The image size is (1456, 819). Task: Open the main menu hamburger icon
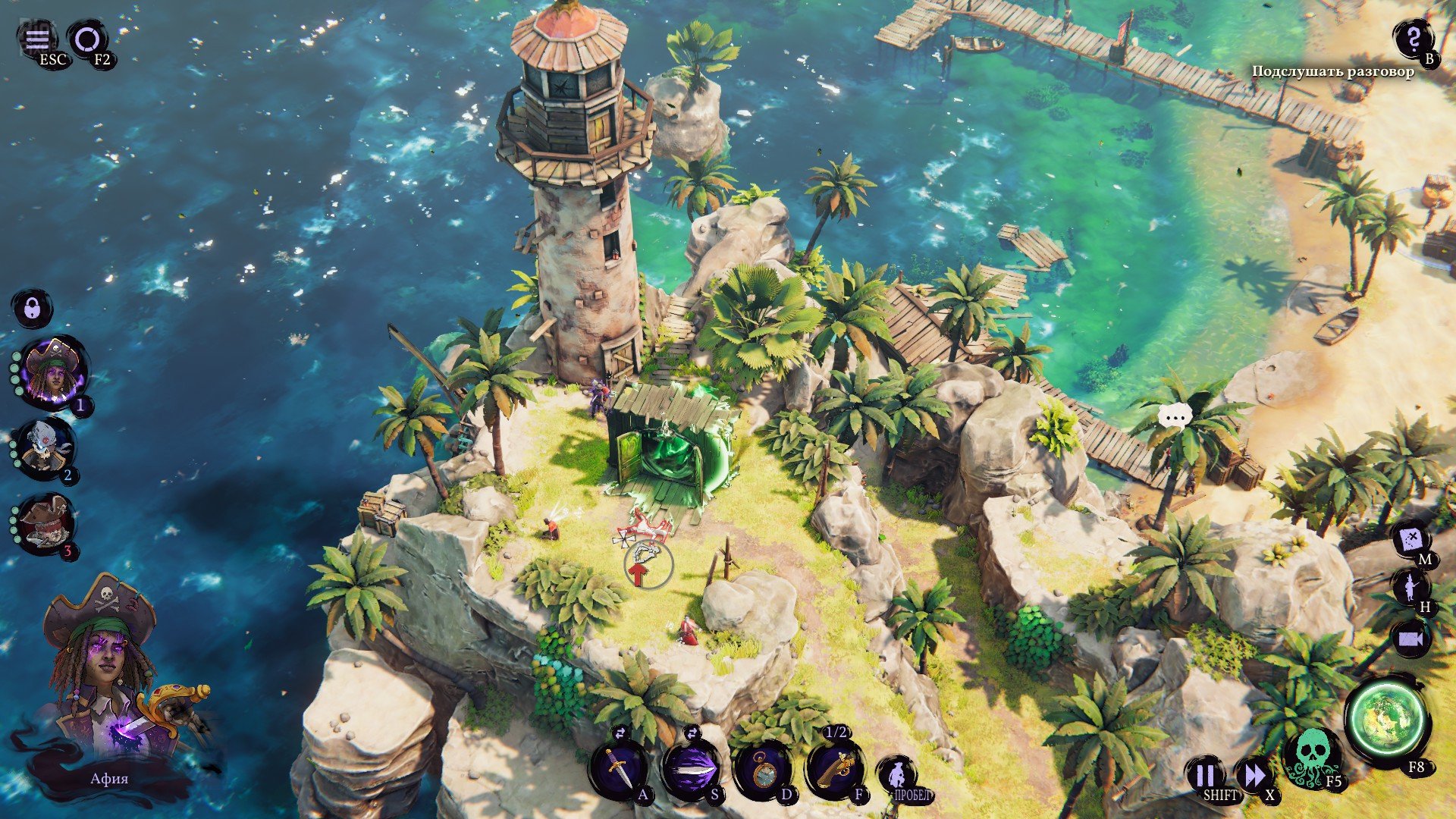[x=36, y=39]
